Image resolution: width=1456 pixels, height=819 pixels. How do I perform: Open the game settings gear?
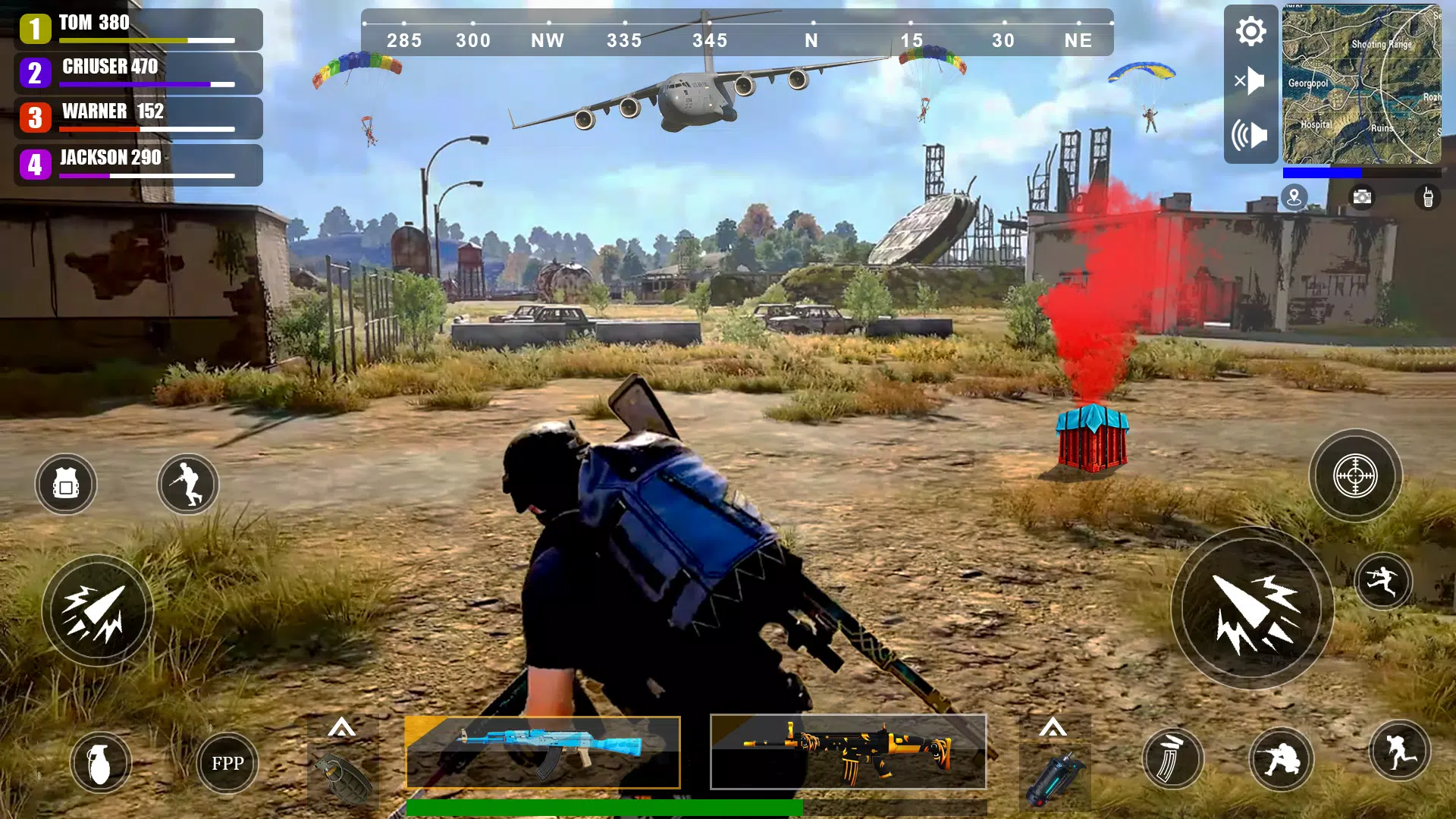point(1250,32)
